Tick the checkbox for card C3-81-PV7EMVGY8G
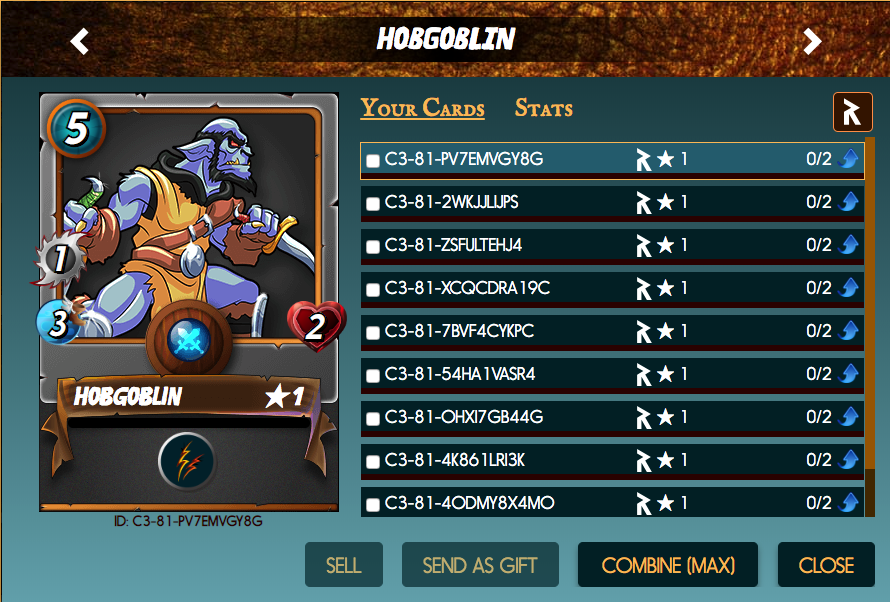Screen dimensions: 890x602 (373, 160)
